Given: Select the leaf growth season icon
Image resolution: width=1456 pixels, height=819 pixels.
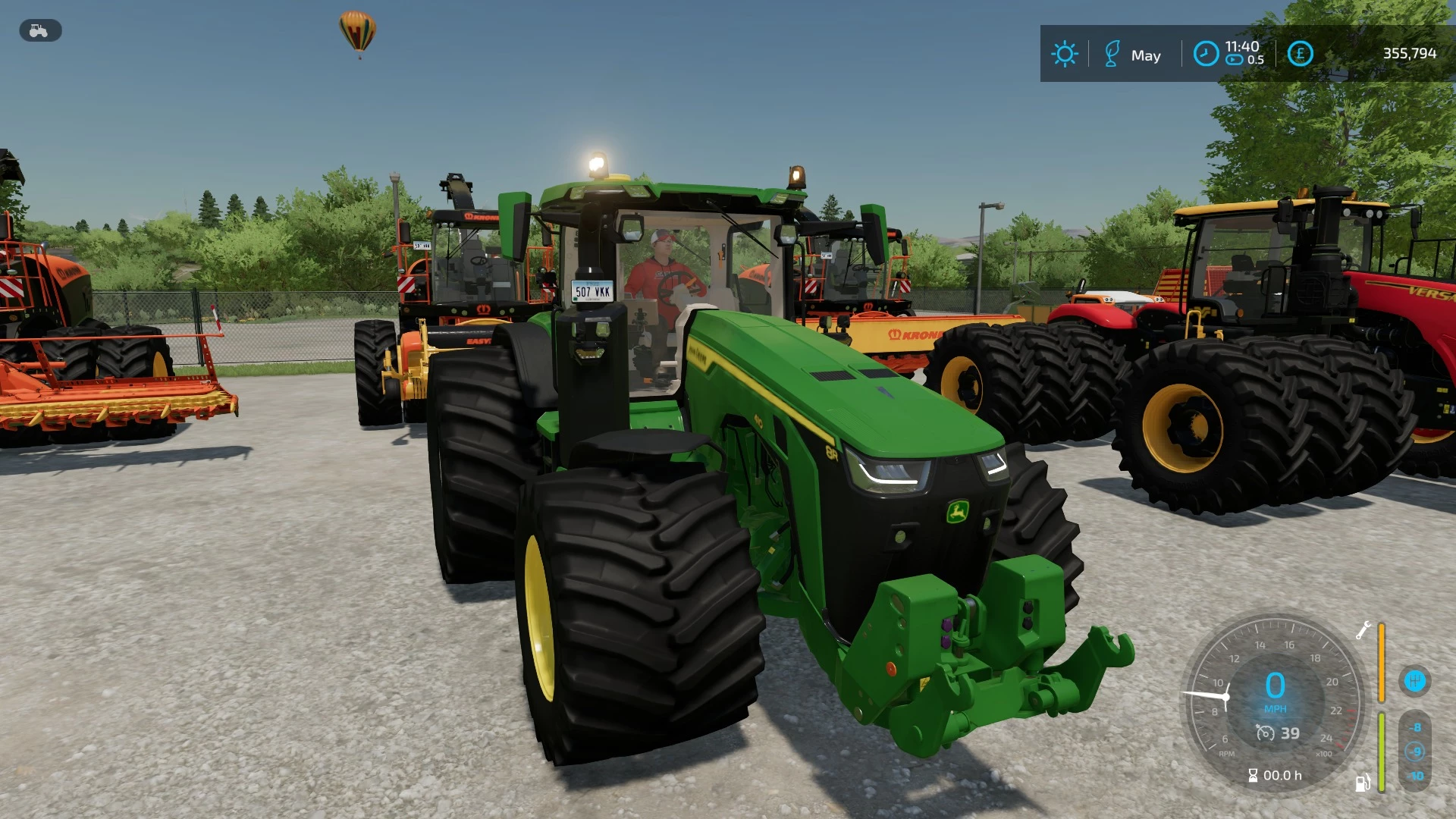Looking at the screenshot, I should click(x=1112, y=53).
